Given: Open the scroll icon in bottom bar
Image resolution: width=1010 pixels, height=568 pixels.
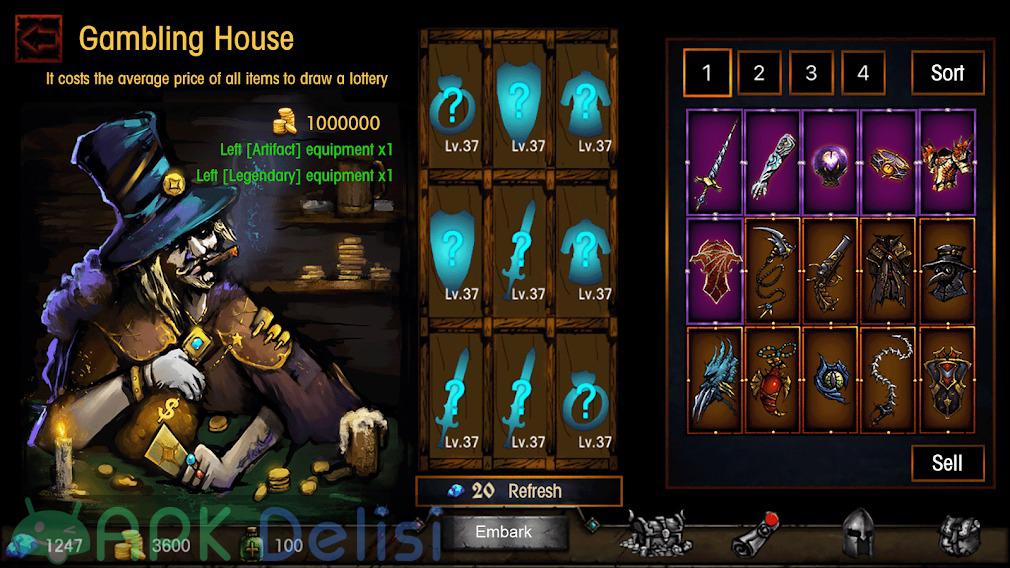Looking at the screenshot, I should [x=756, y=535].
